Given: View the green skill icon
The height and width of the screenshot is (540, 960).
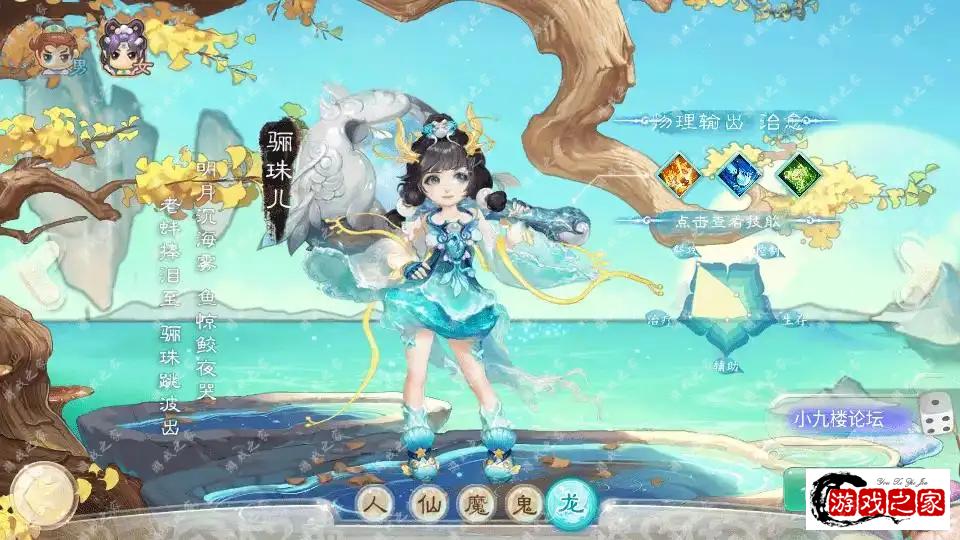Looking at the screenshot, I should point(799,173).
